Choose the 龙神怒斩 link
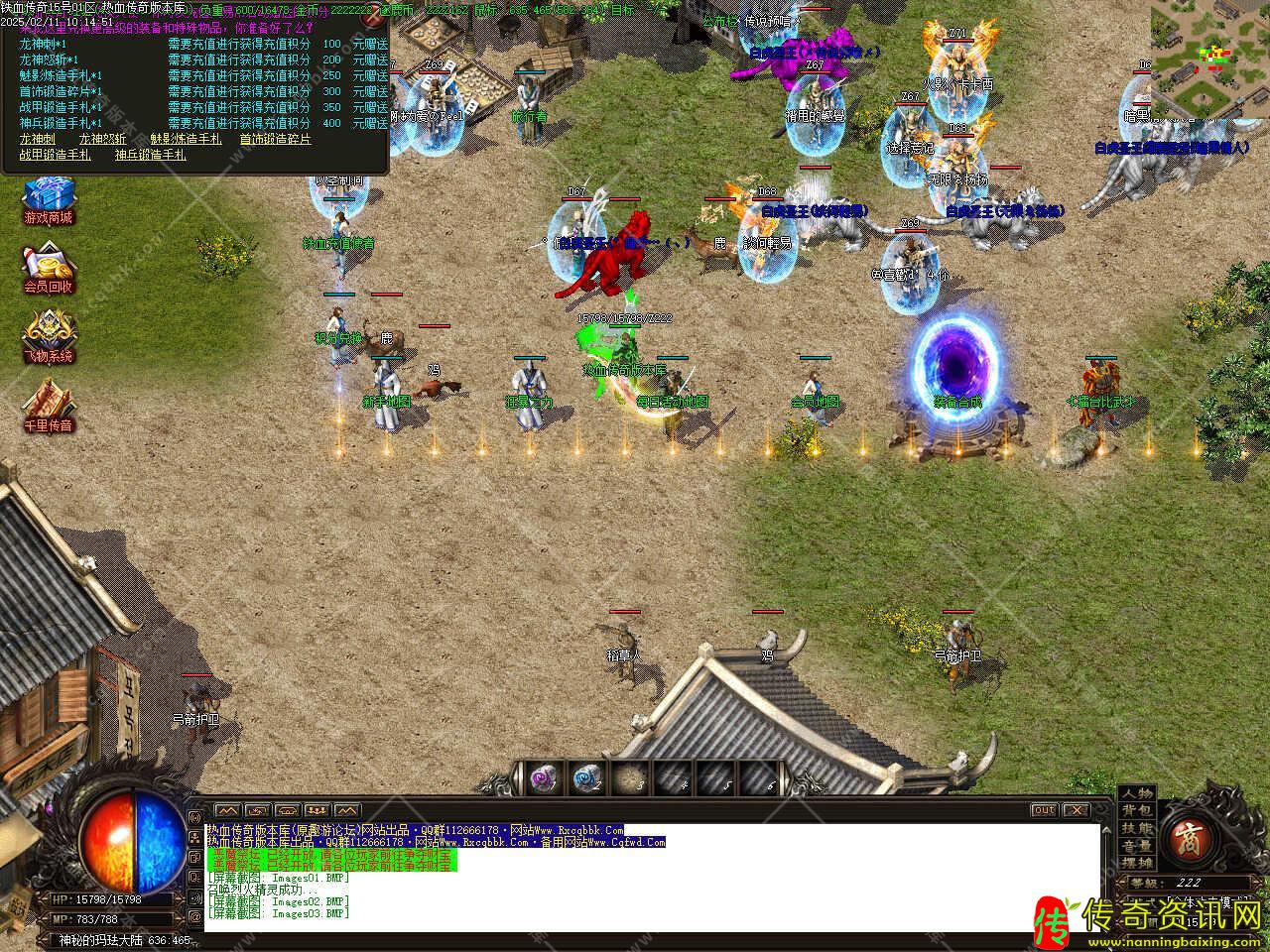This screenshot has height=952, width=1270. pyautogui.click(x=103, y=140)
